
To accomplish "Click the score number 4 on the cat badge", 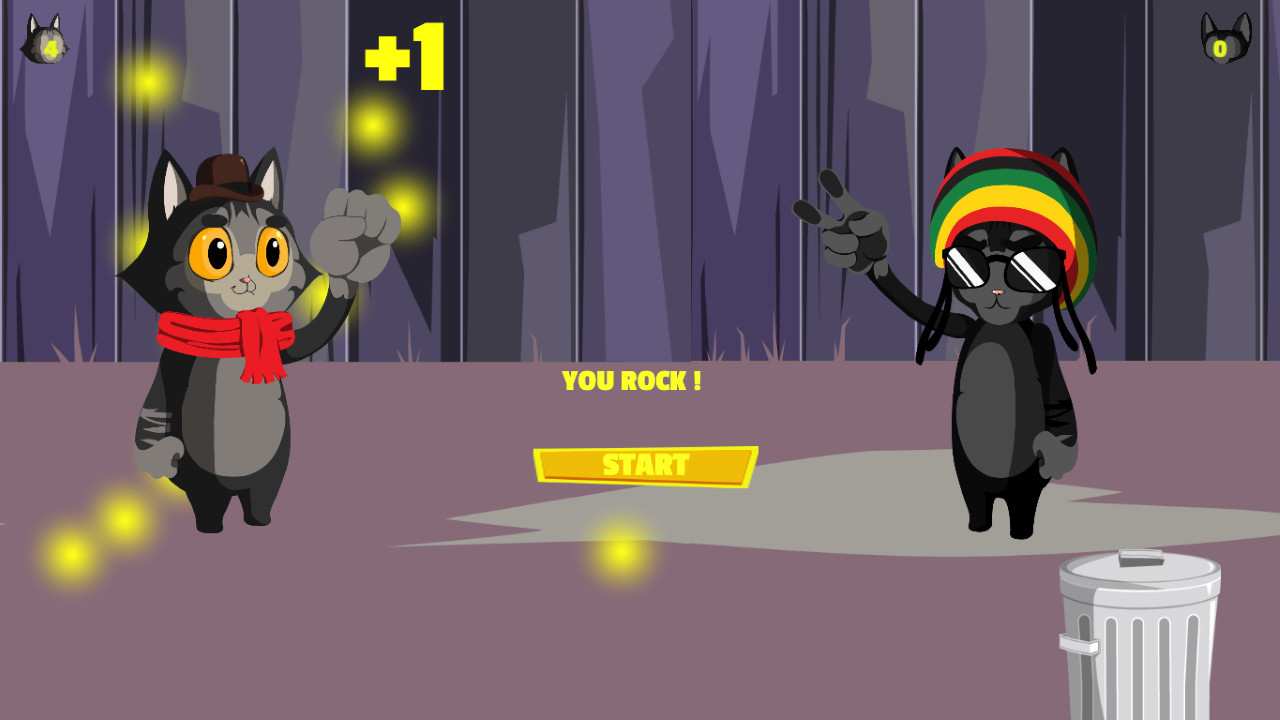I will [x=50, y=47].
